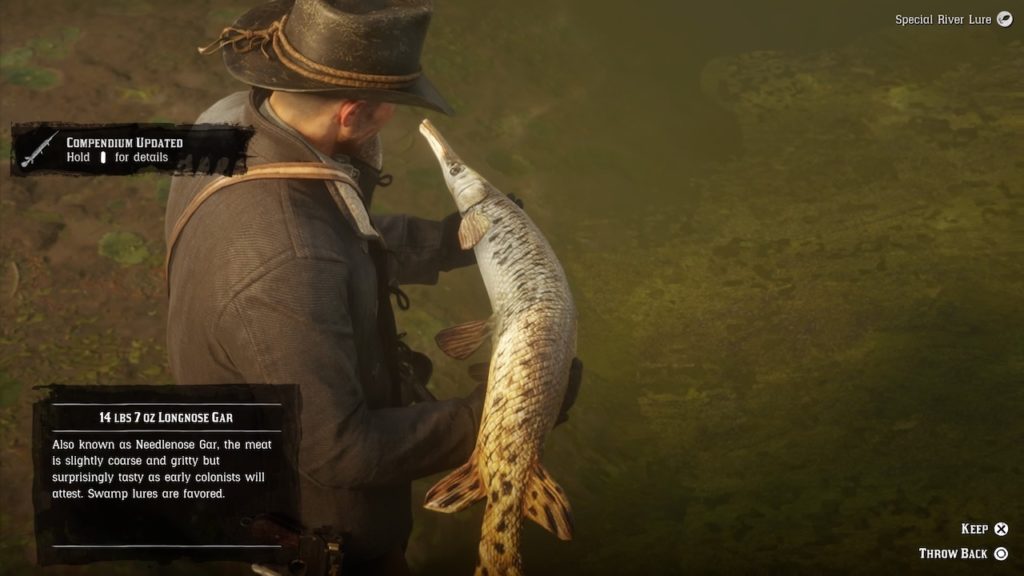
Task: Click the Special River Lure indicator
Action: pos(953,19)
